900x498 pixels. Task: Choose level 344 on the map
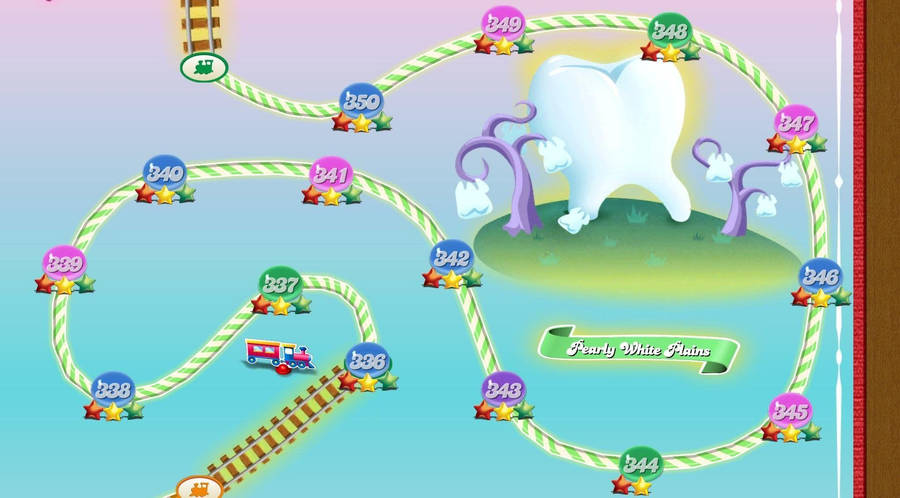pyautogui.click(x=640, y=464)
